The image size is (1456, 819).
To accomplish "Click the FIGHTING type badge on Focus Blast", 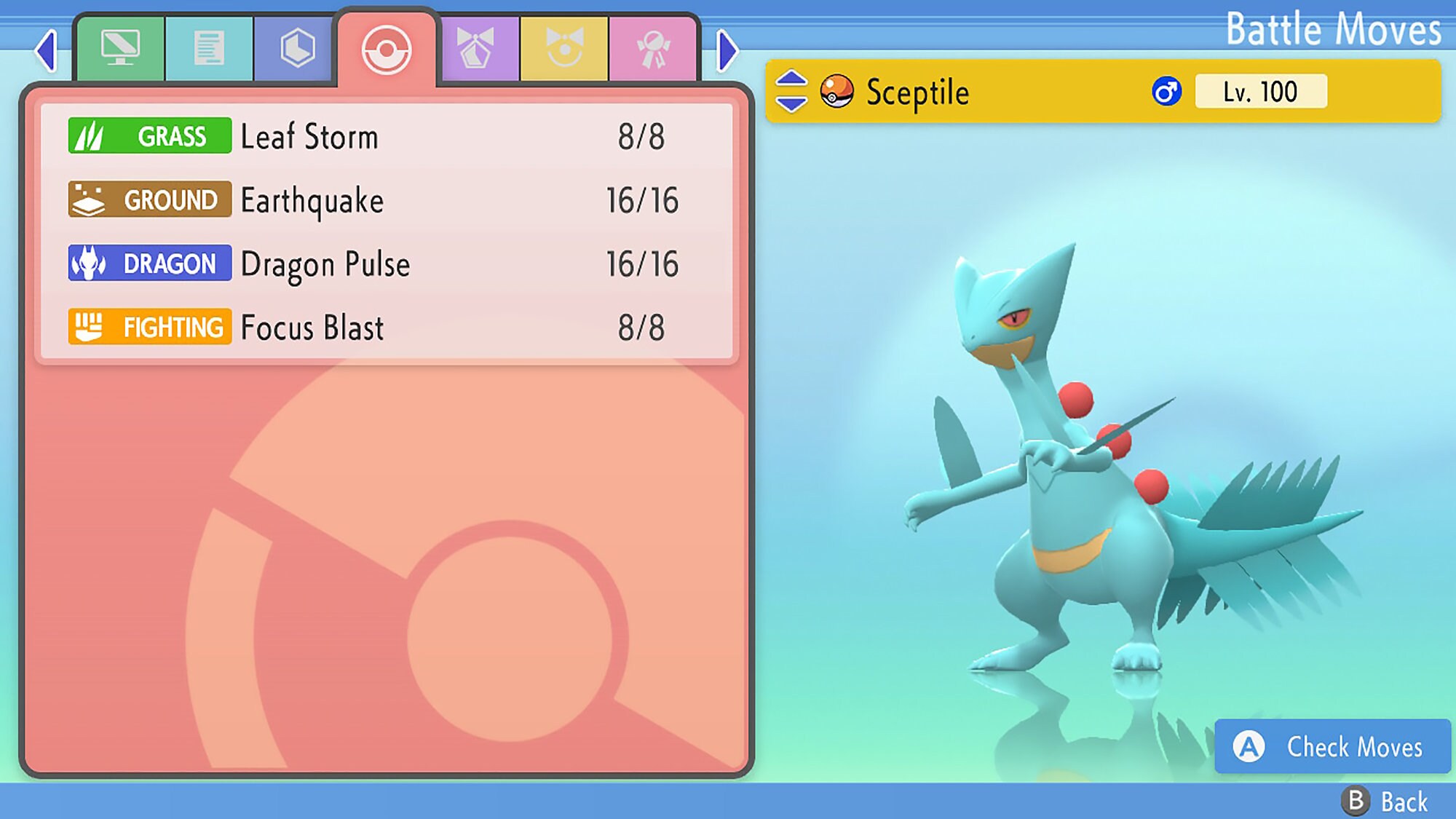I will click(149, 328).
